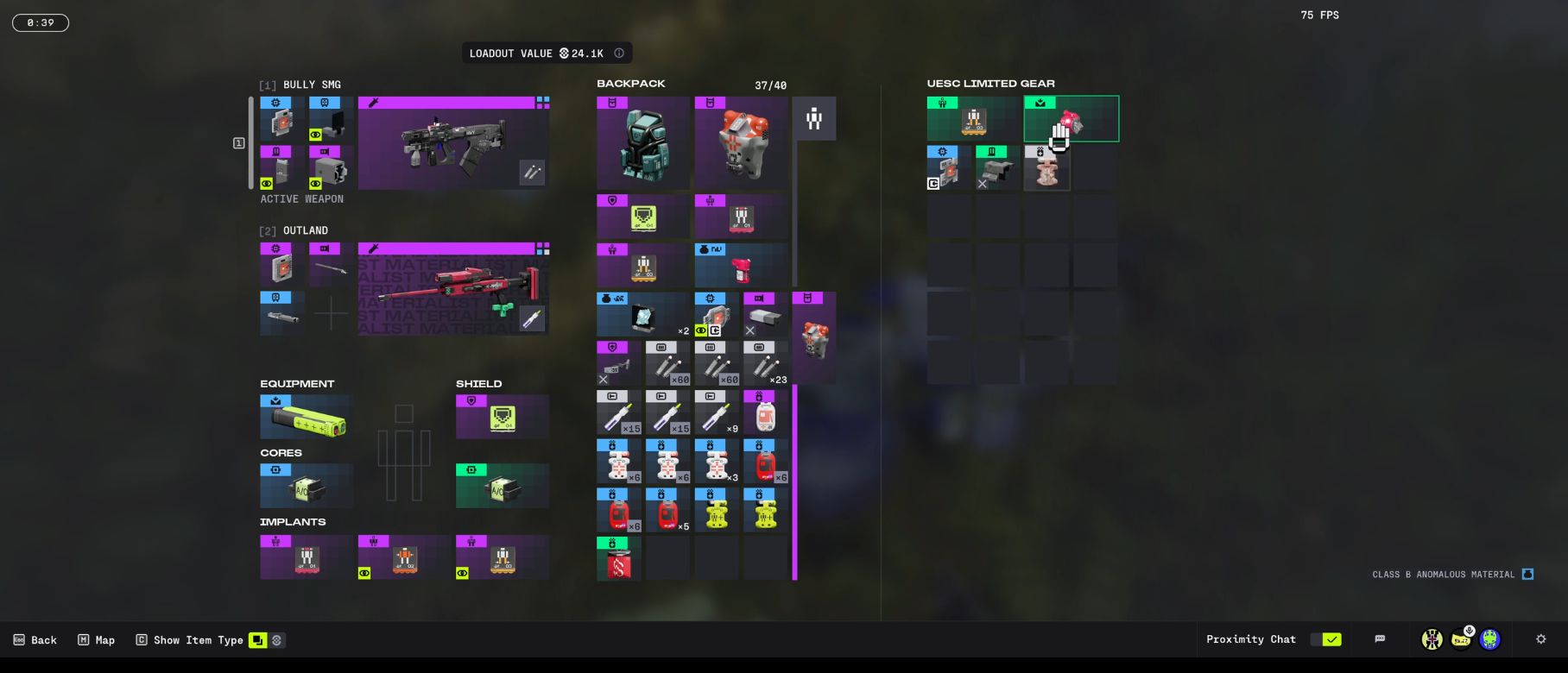Select the crystal material stack of two

643,315
